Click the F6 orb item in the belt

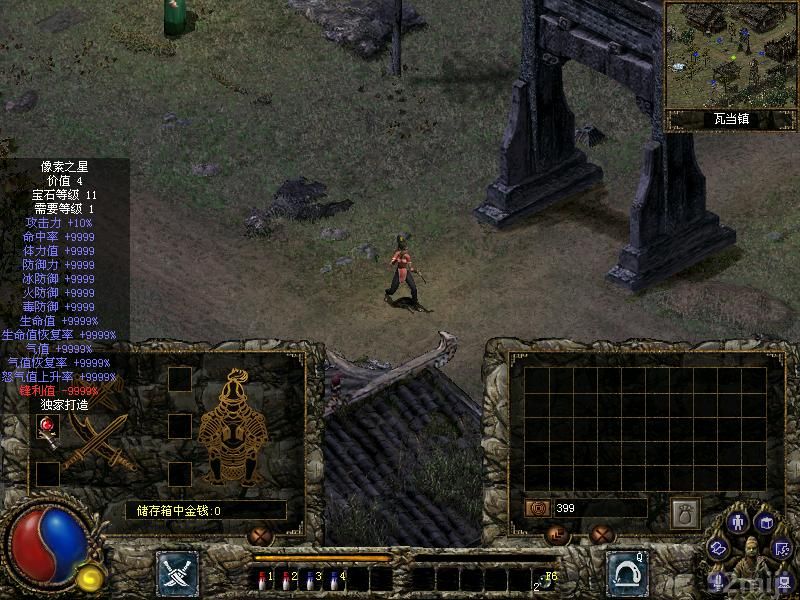coord(546,578)
